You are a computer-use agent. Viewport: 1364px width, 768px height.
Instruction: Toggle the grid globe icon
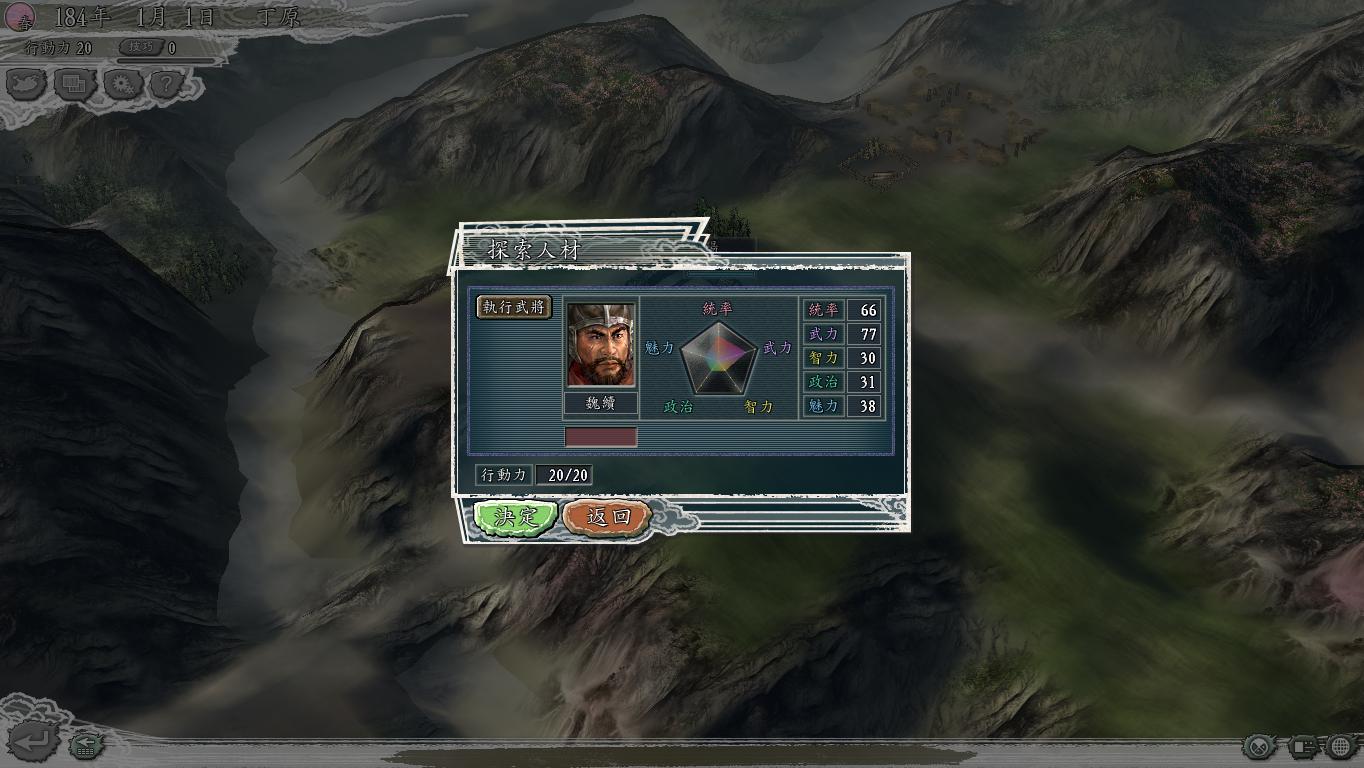point(1342,746)
